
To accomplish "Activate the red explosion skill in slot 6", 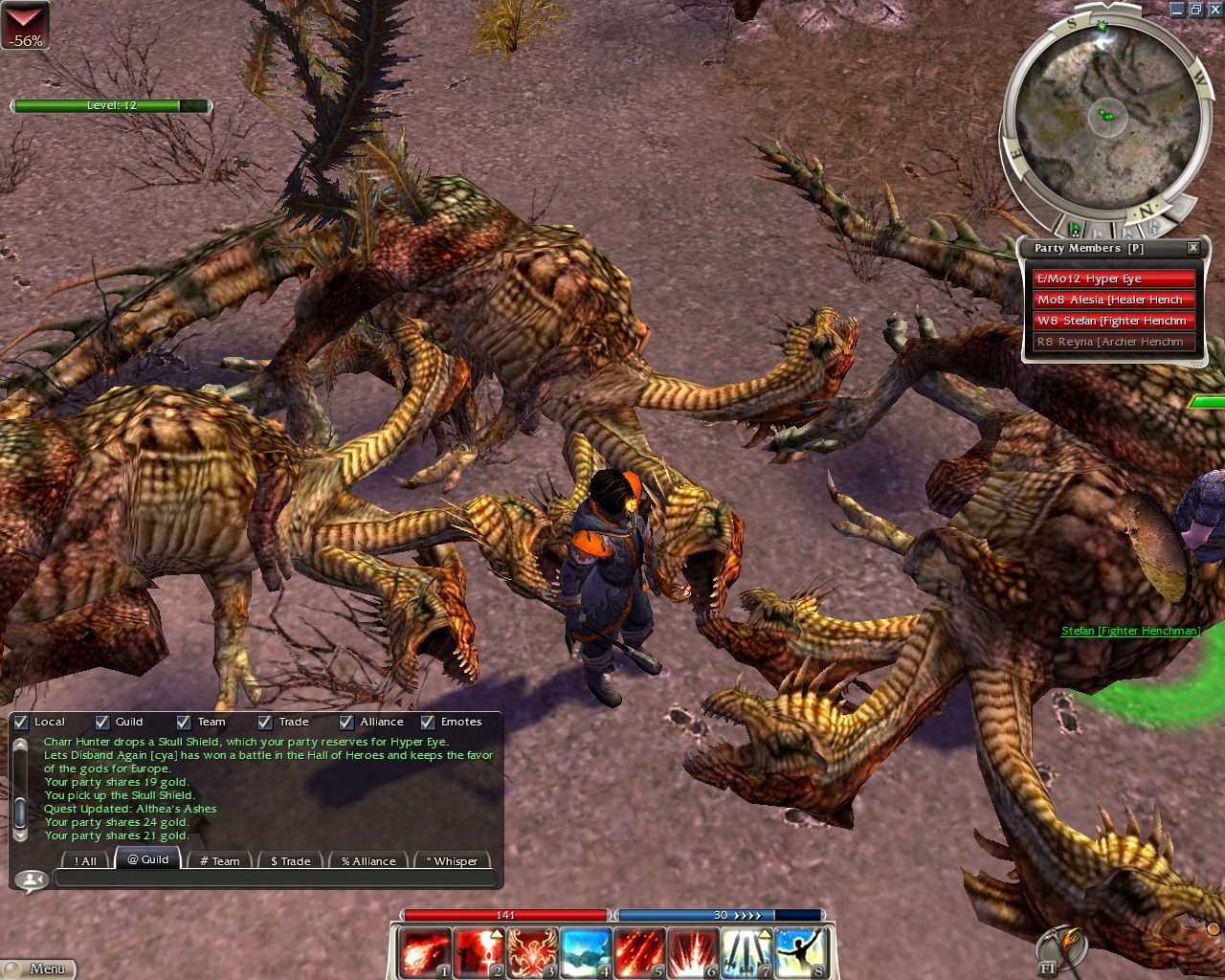I will [x=693, y=953].
